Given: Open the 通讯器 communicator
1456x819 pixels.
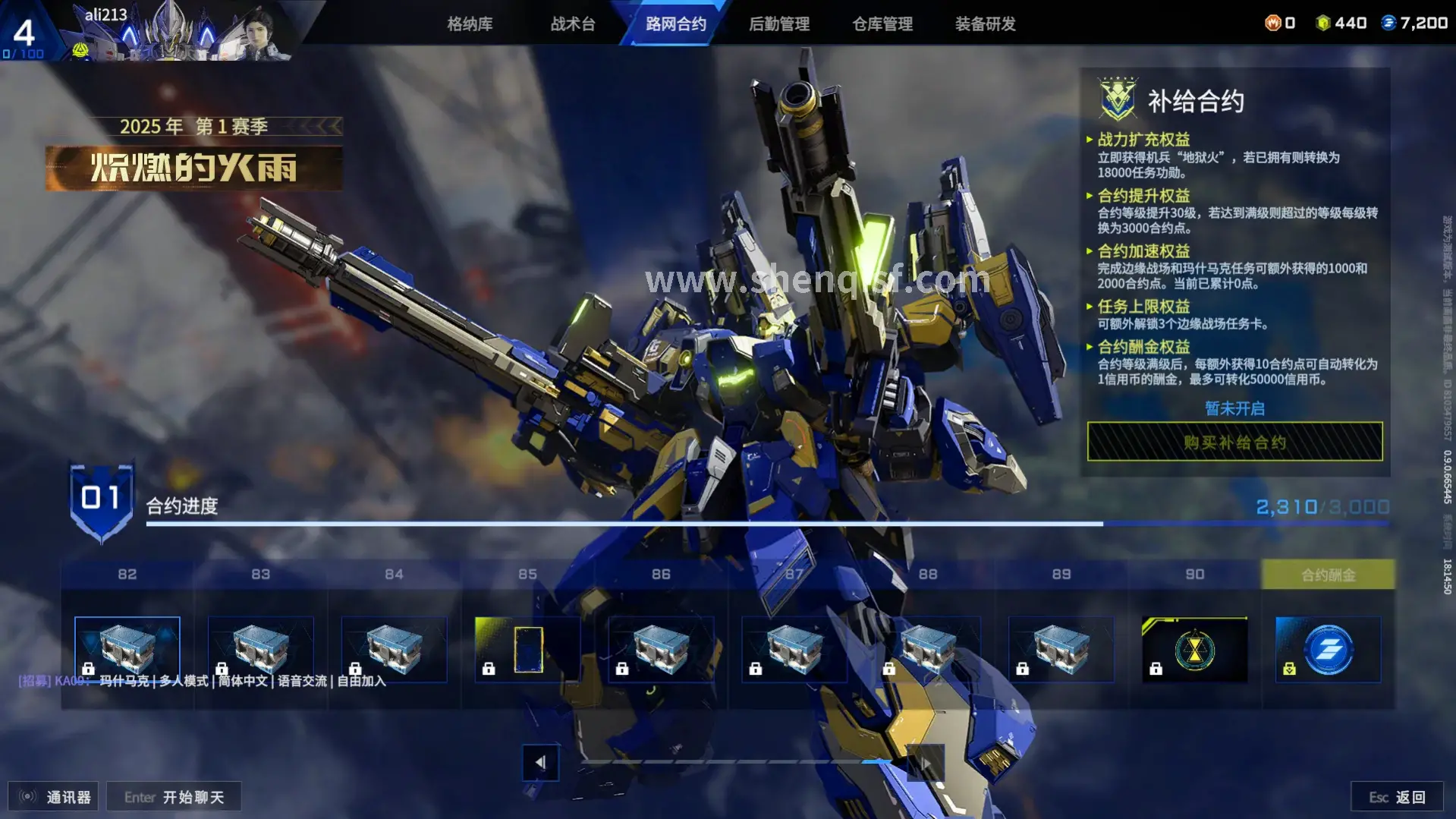Looking at the screenshot, I should pyautogui.click(x=55, y=797).
